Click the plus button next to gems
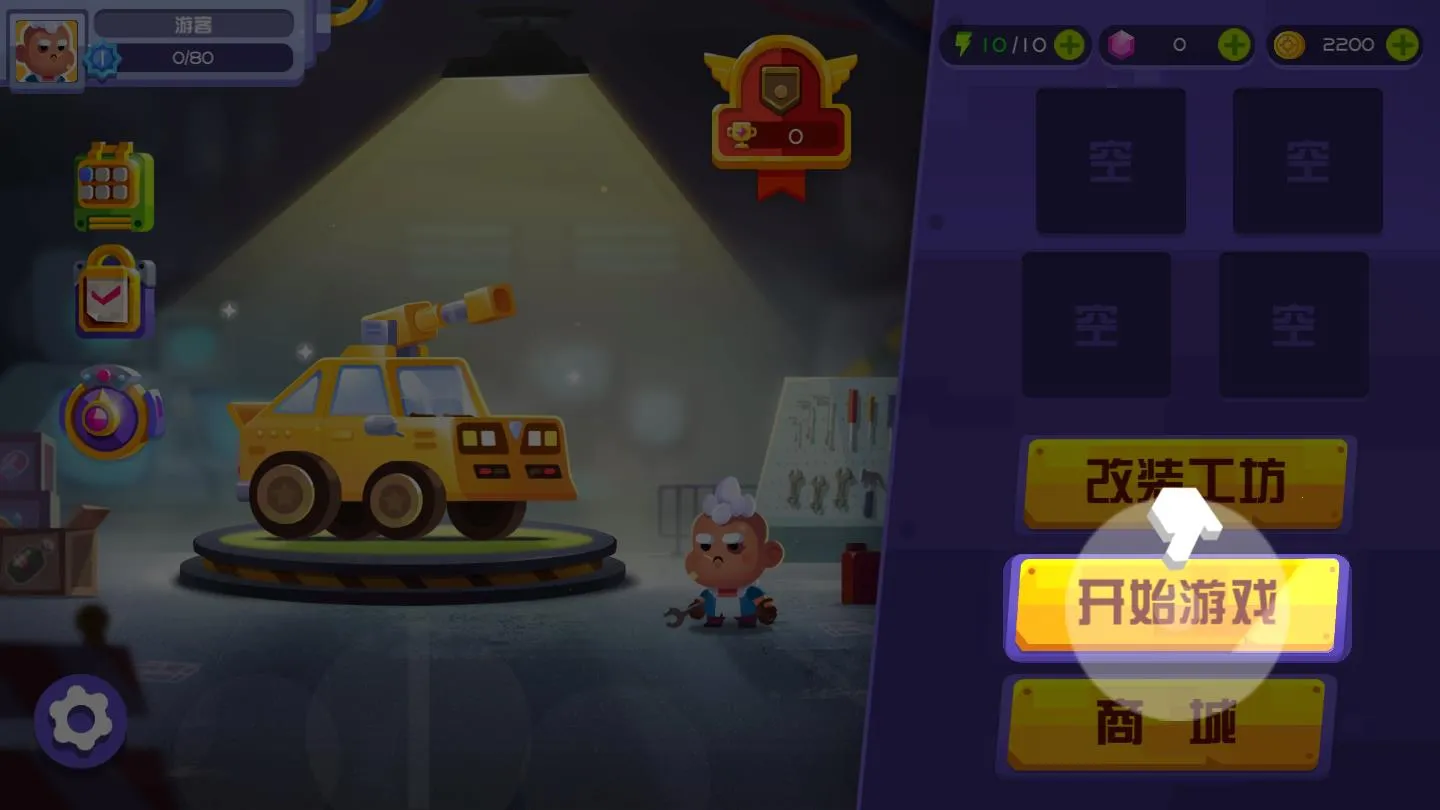 (1235, 44)
